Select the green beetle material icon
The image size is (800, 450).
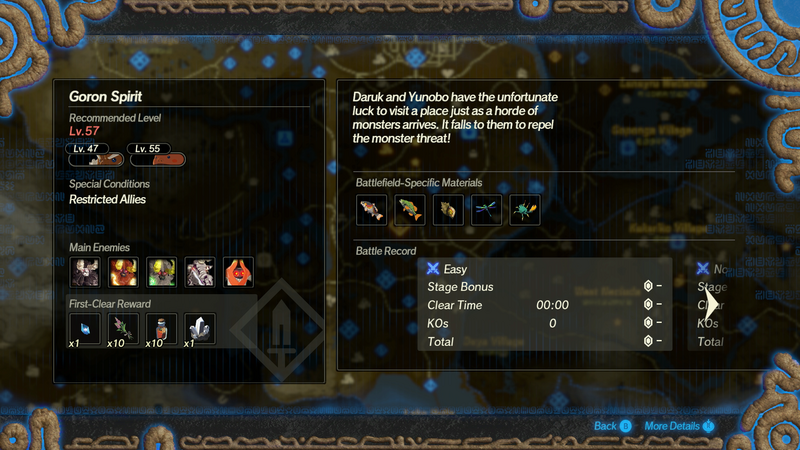click(x=526, y=209)
